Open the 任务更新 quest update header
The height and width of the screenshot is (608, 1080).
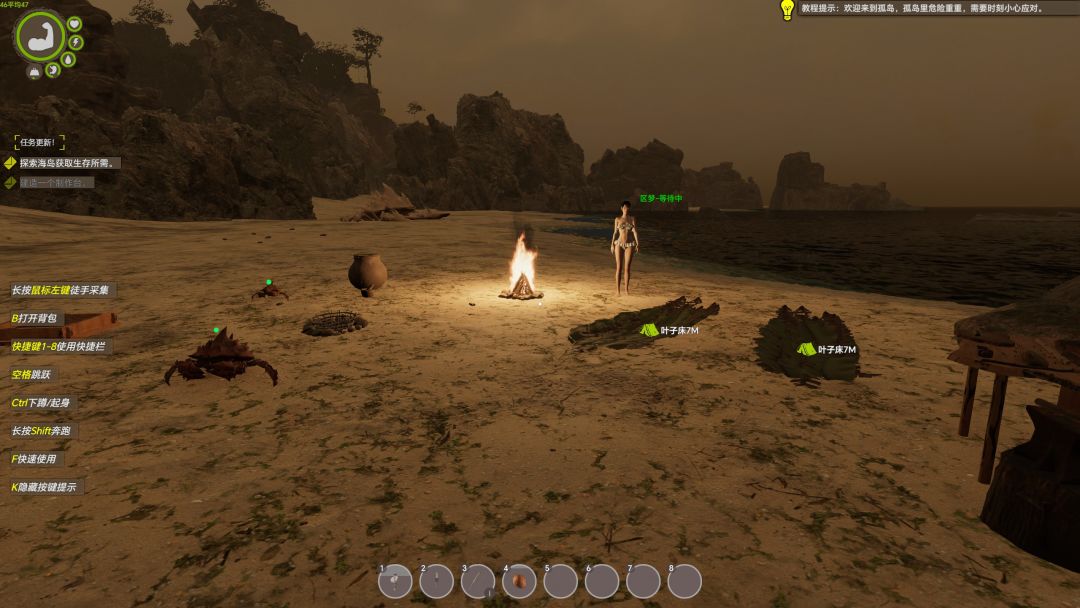[41, 143]
